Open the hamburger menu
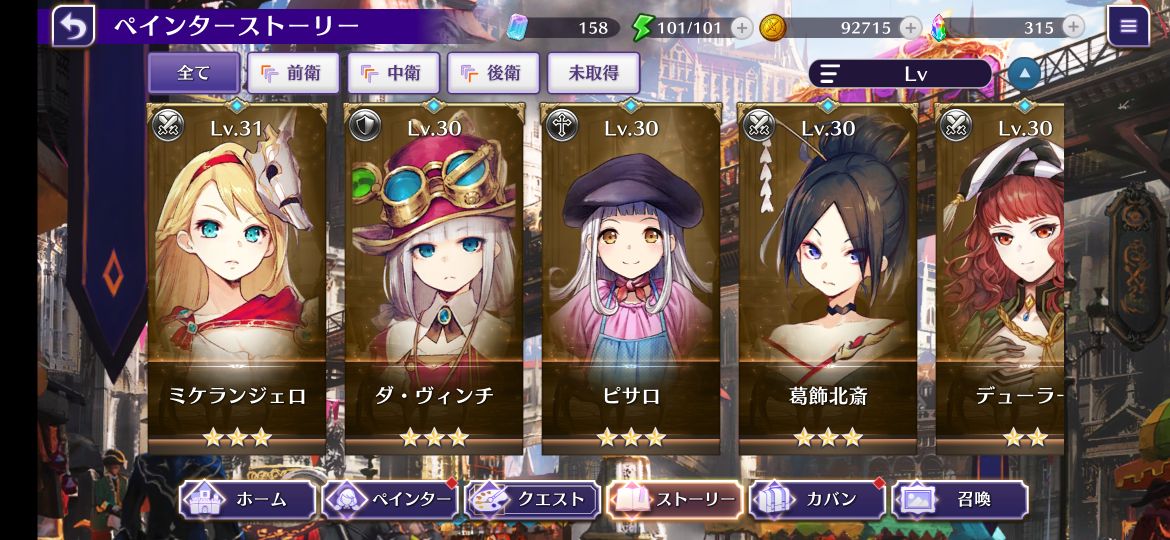The image size is (1170, 540). 1128,27
